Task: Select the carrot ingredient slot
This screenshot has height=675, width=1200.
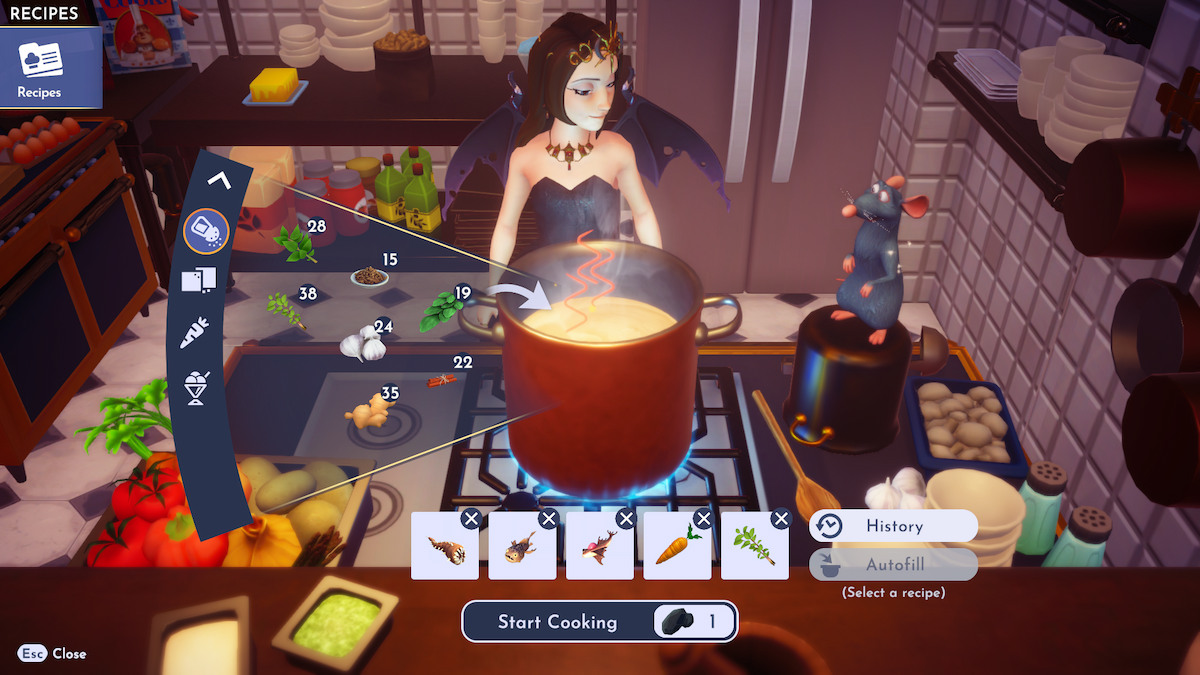Action: (x=676, y=550)
